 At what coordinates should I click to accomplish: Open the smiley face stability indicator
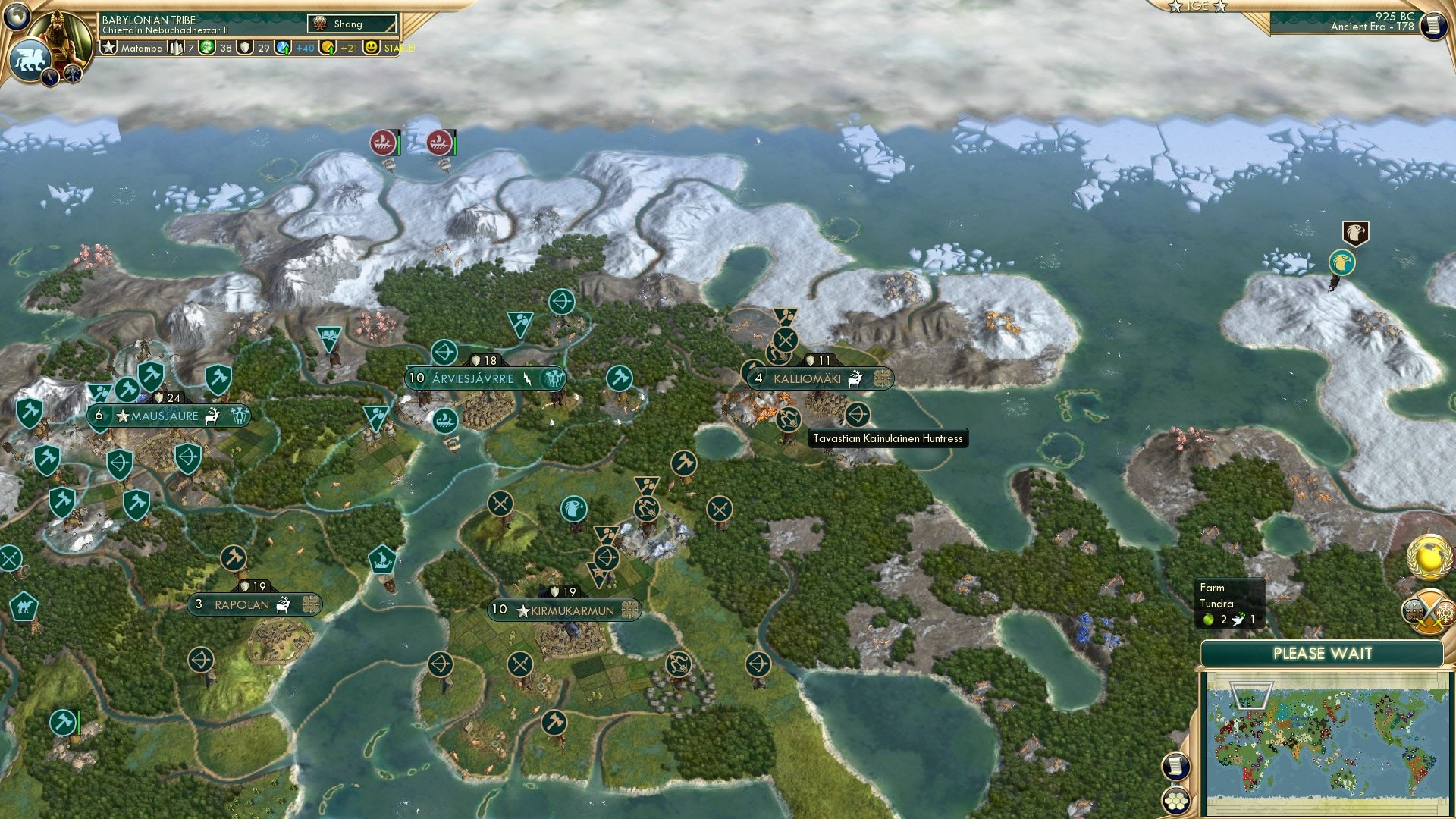[x=371, y=48]
